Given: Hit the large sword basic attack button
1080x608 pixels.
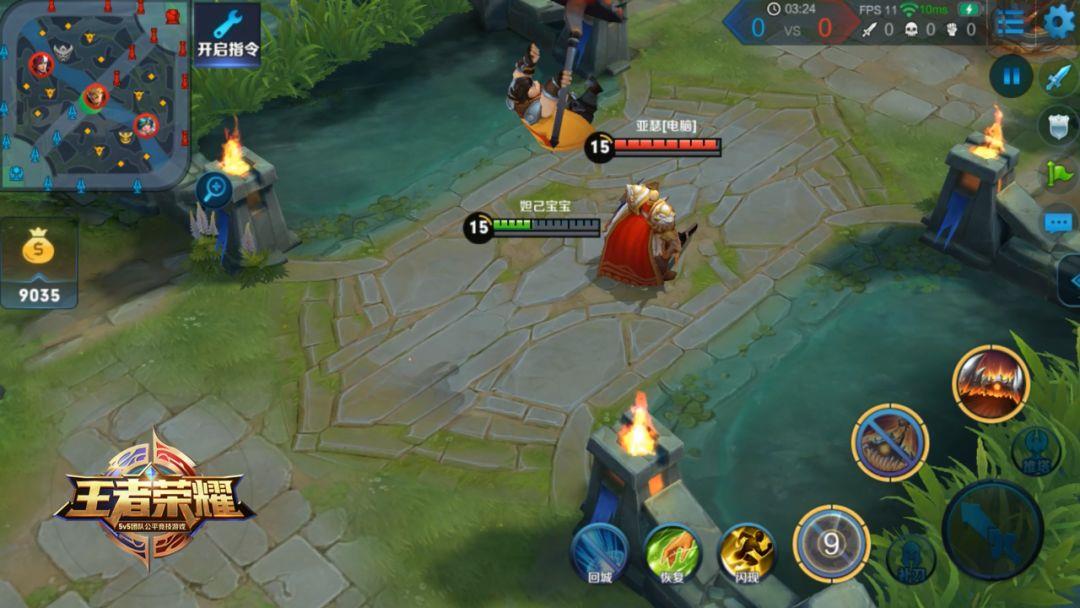Looking at the screenshot, I should (x=992, y=530).
